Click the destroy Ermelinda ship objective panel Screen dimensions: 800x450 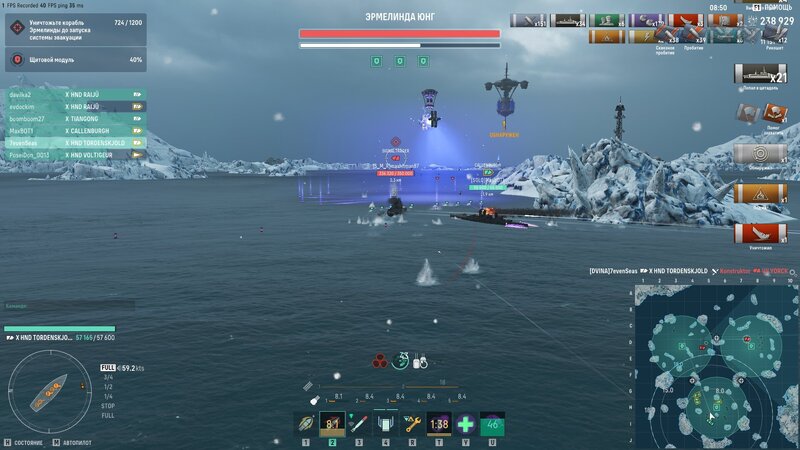pos(75,27)
